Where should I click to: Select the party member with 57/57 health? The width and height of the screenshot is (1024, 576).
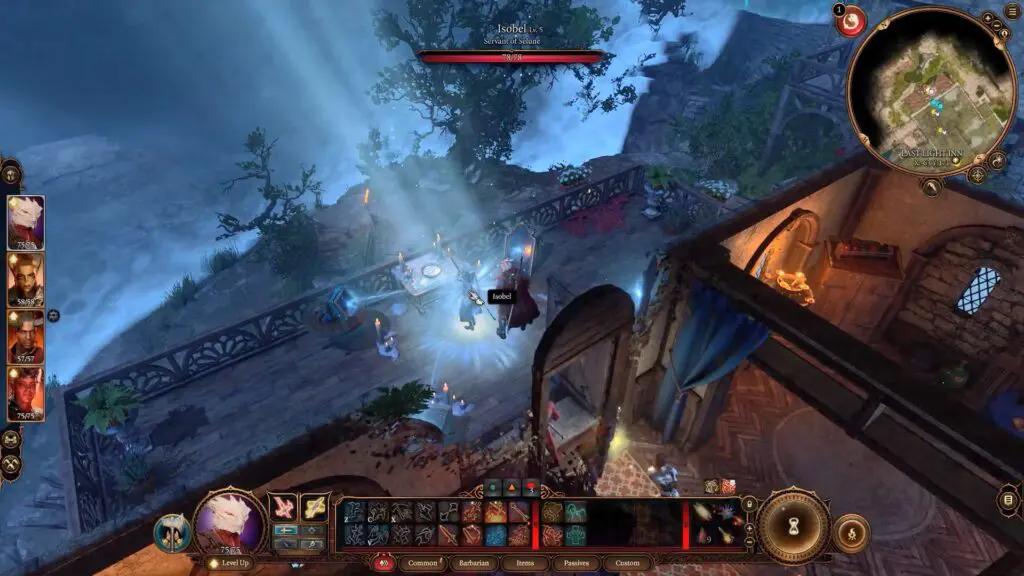pos(26,337)
